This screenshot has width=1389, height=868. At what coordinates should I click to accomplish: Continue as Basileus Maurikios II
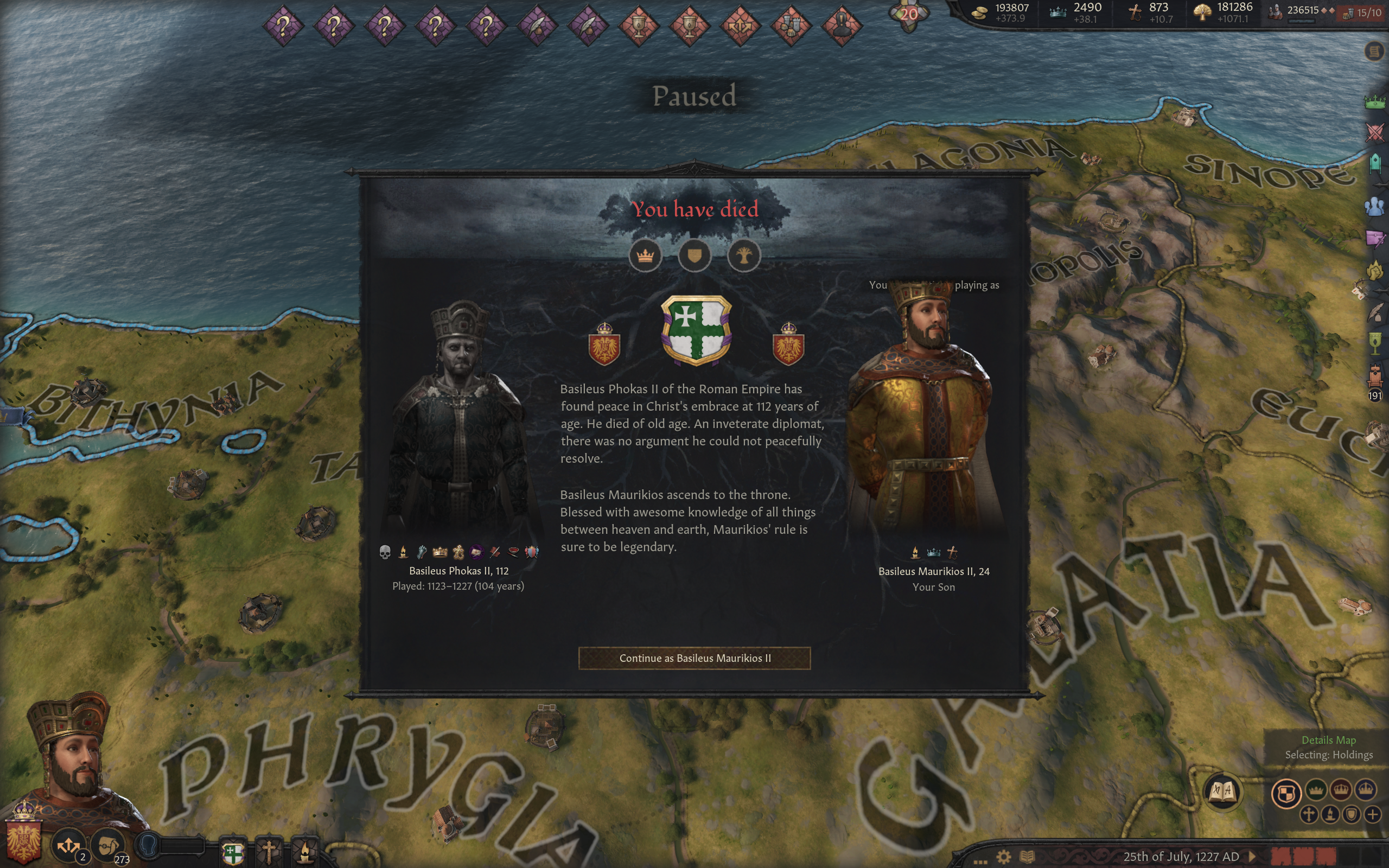[x=694, y=658]
